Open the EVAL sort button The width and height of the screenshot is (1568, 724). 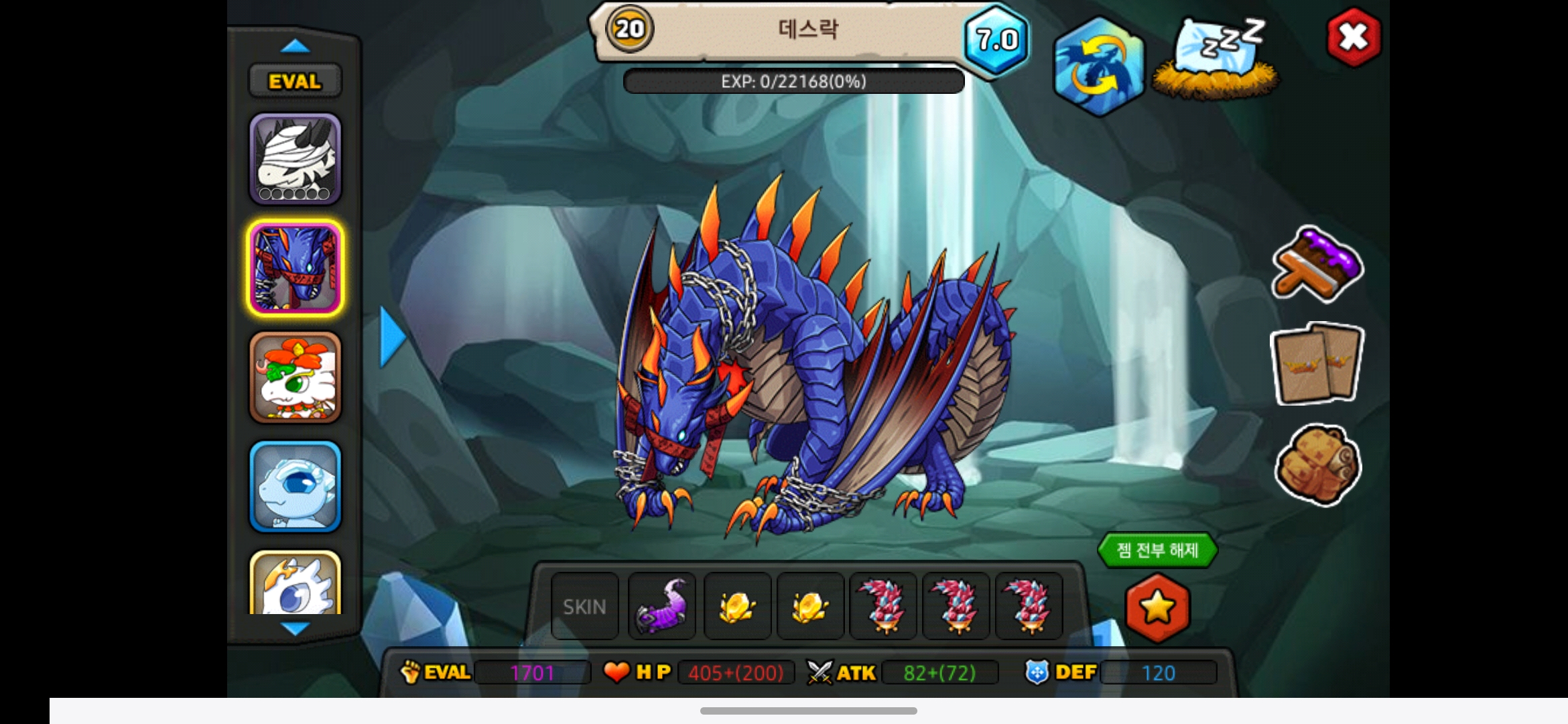295,82
